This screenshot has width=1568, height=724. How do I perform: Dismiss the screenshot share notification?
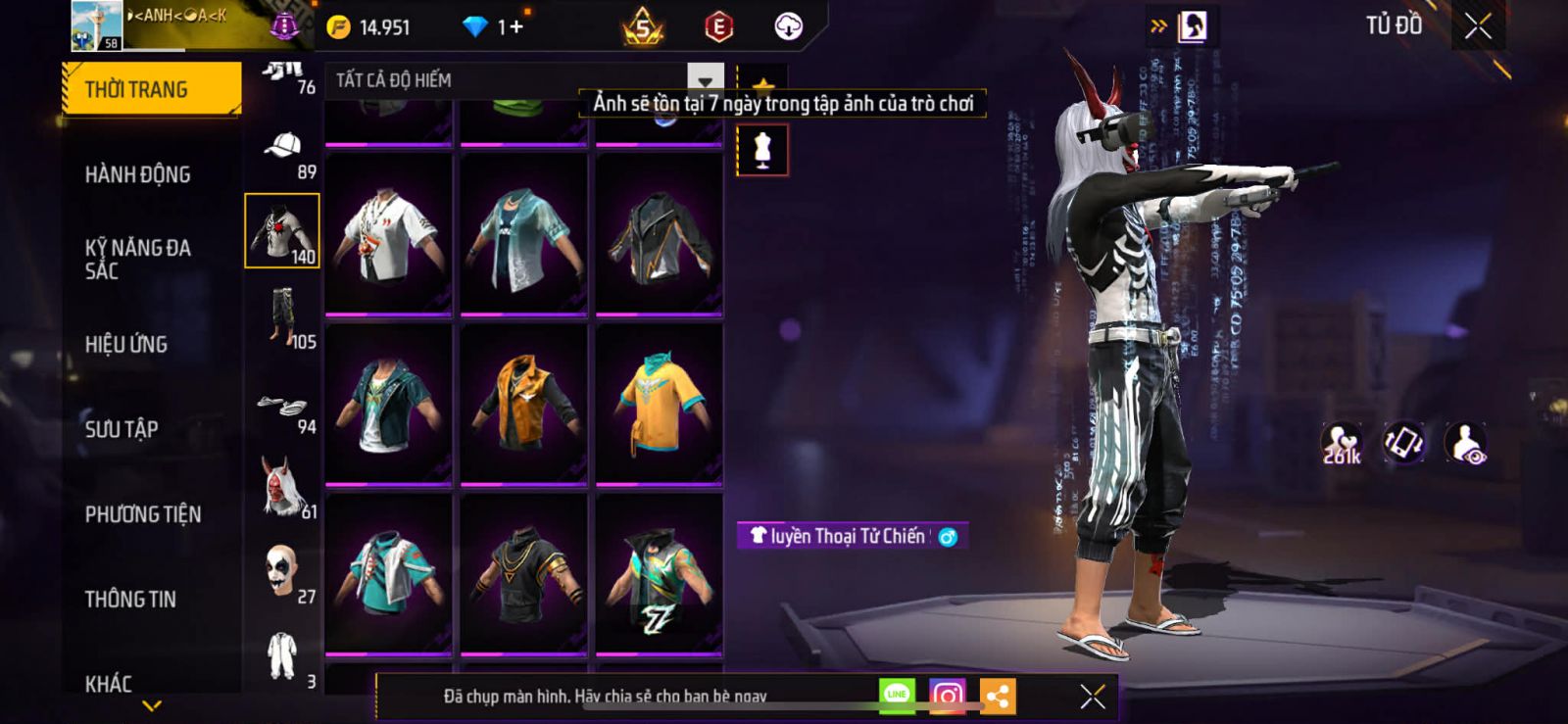pyautogui.click(x=1093, y=697)
